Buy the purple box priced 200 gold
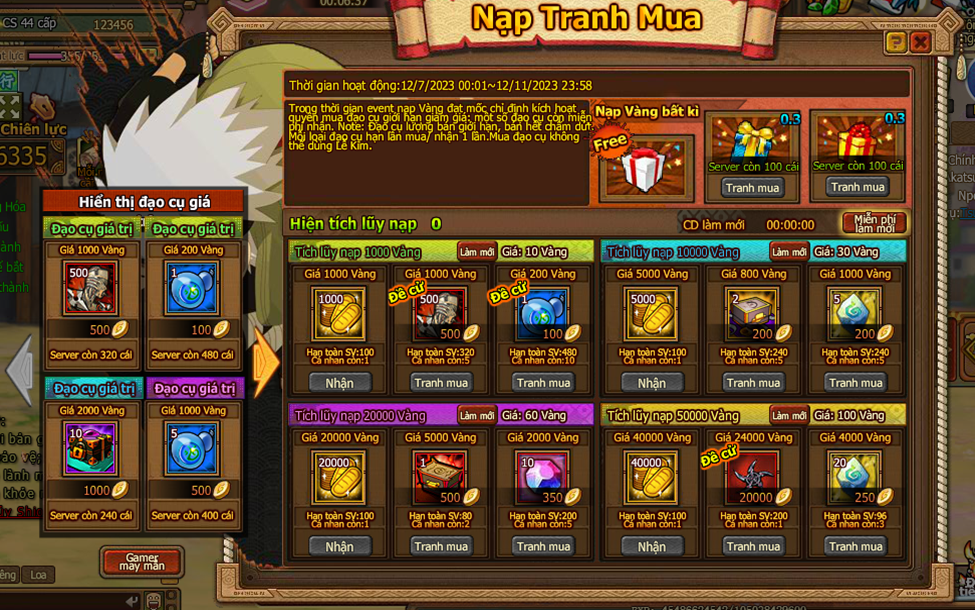This screenshot has height=610, width=975. click(753, 383)
